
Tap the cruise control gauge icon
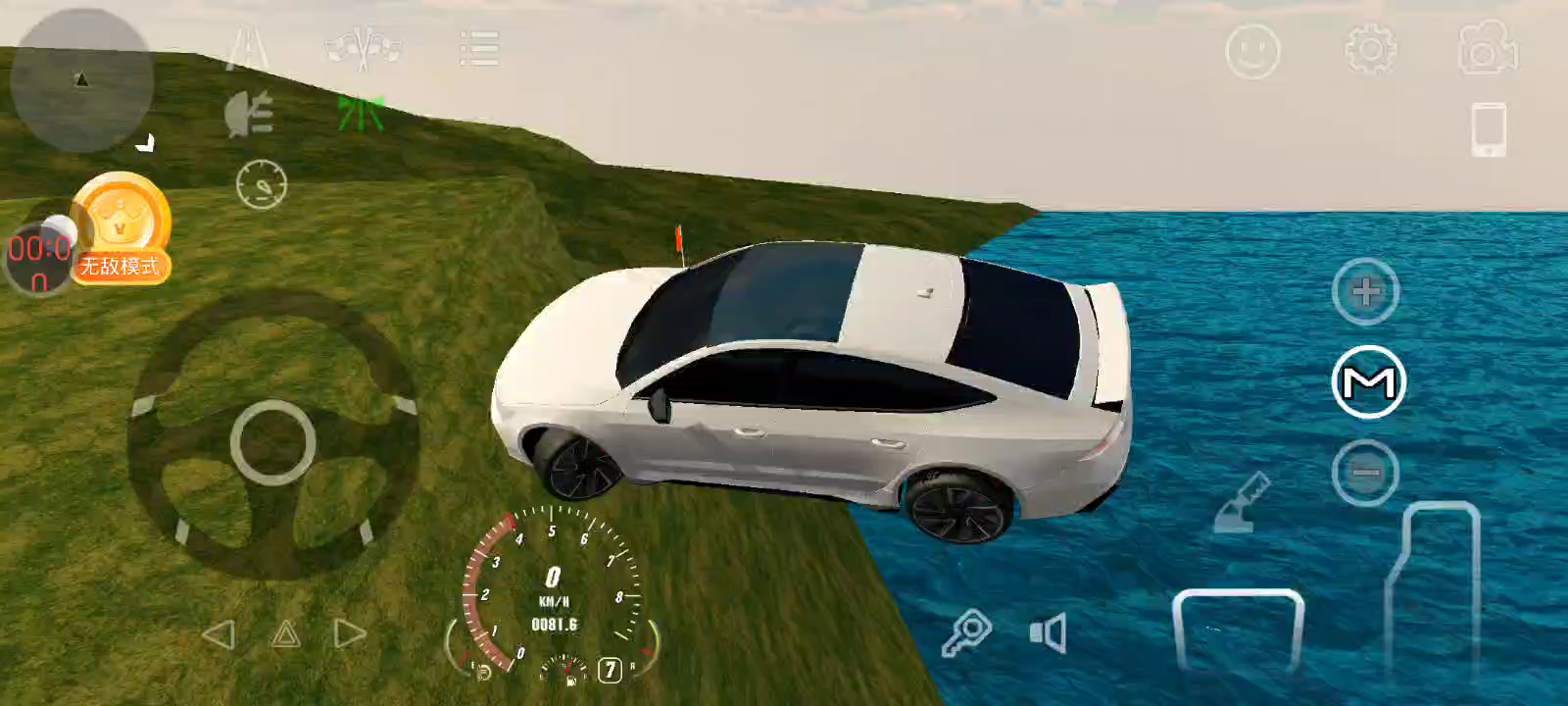262,184
